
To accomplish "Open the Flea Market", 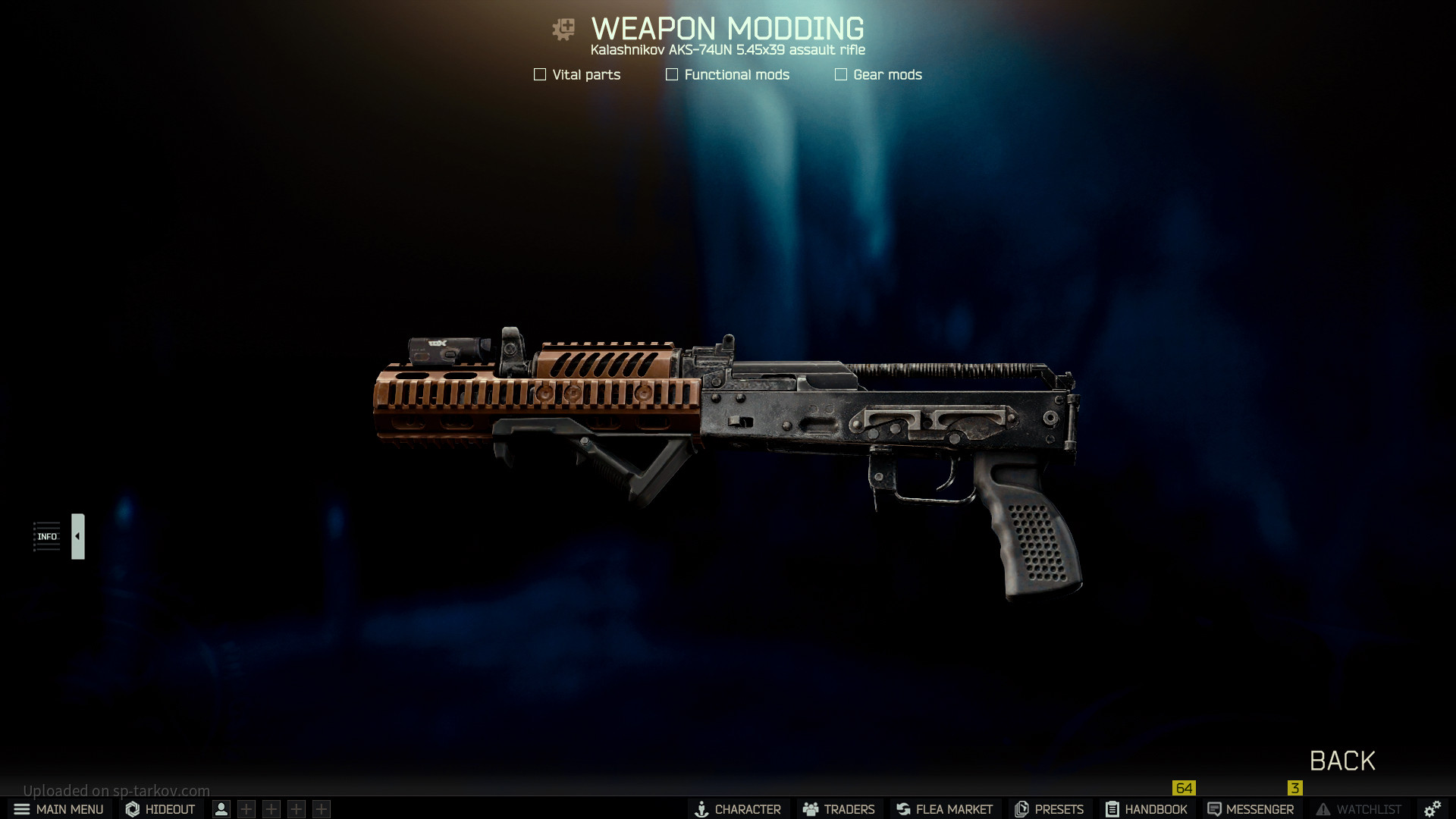I will [944, 809].
